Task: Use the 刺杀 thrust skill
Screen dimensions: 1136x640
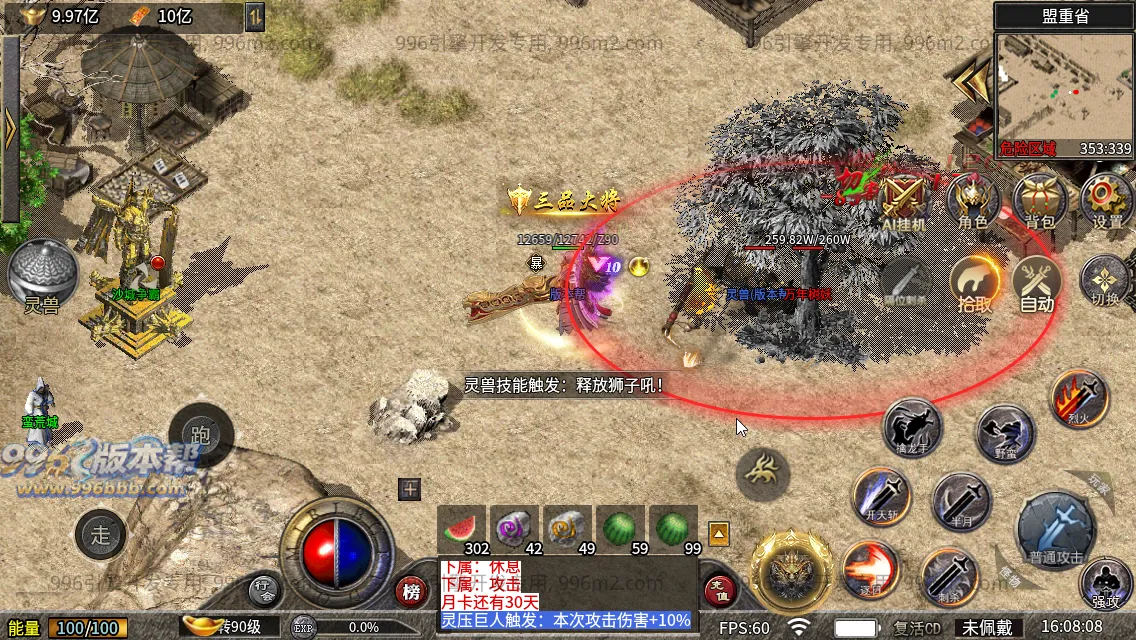Action: pos(949,577)
